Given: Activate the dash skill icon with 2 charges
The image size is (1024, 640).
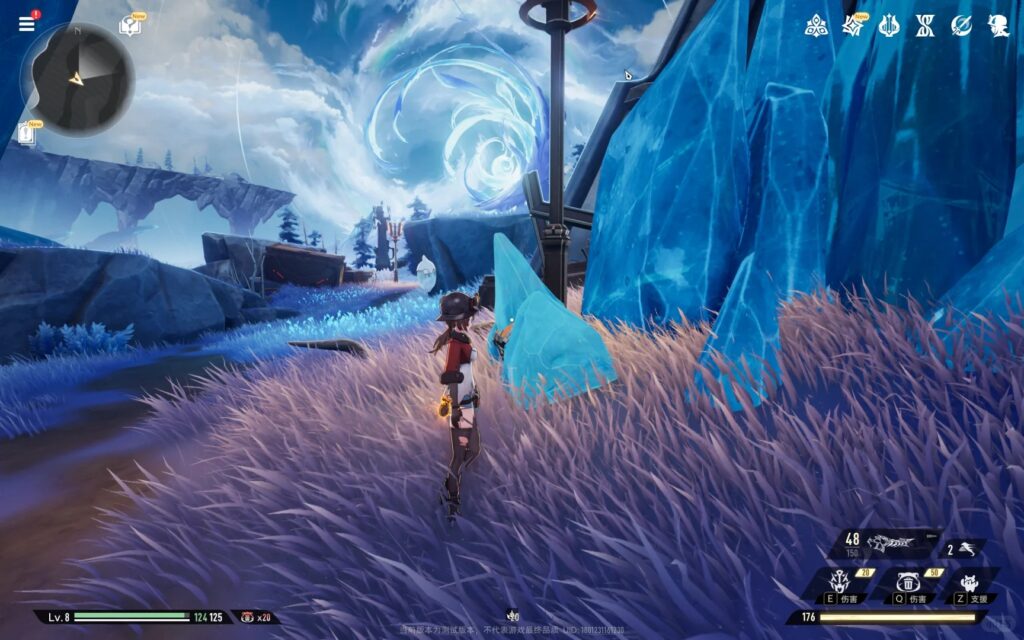Looking at the screenshot, I should [964, 549].
